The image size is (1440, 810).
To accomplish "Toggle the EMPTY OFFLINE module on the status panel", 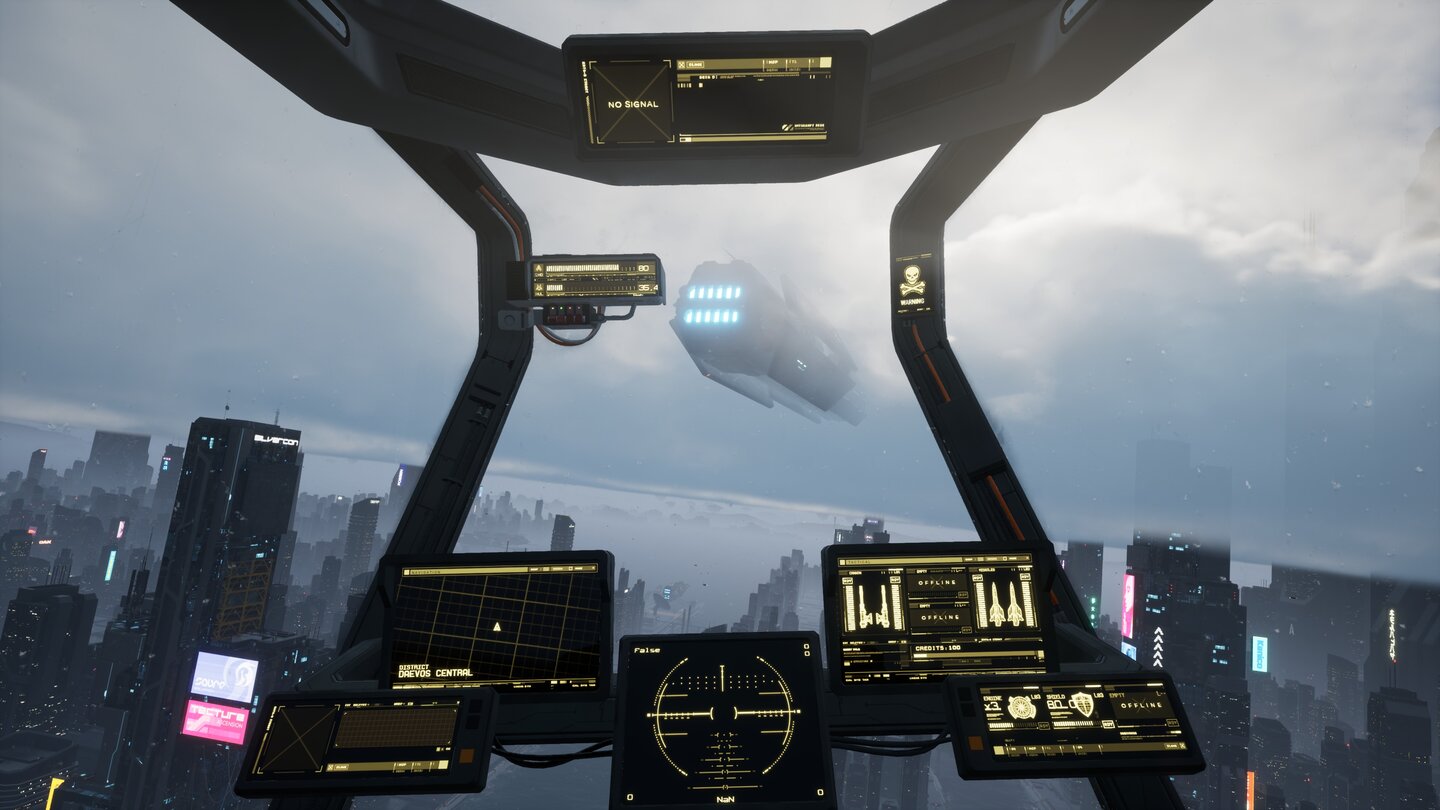I will (x=1141, y=705).
